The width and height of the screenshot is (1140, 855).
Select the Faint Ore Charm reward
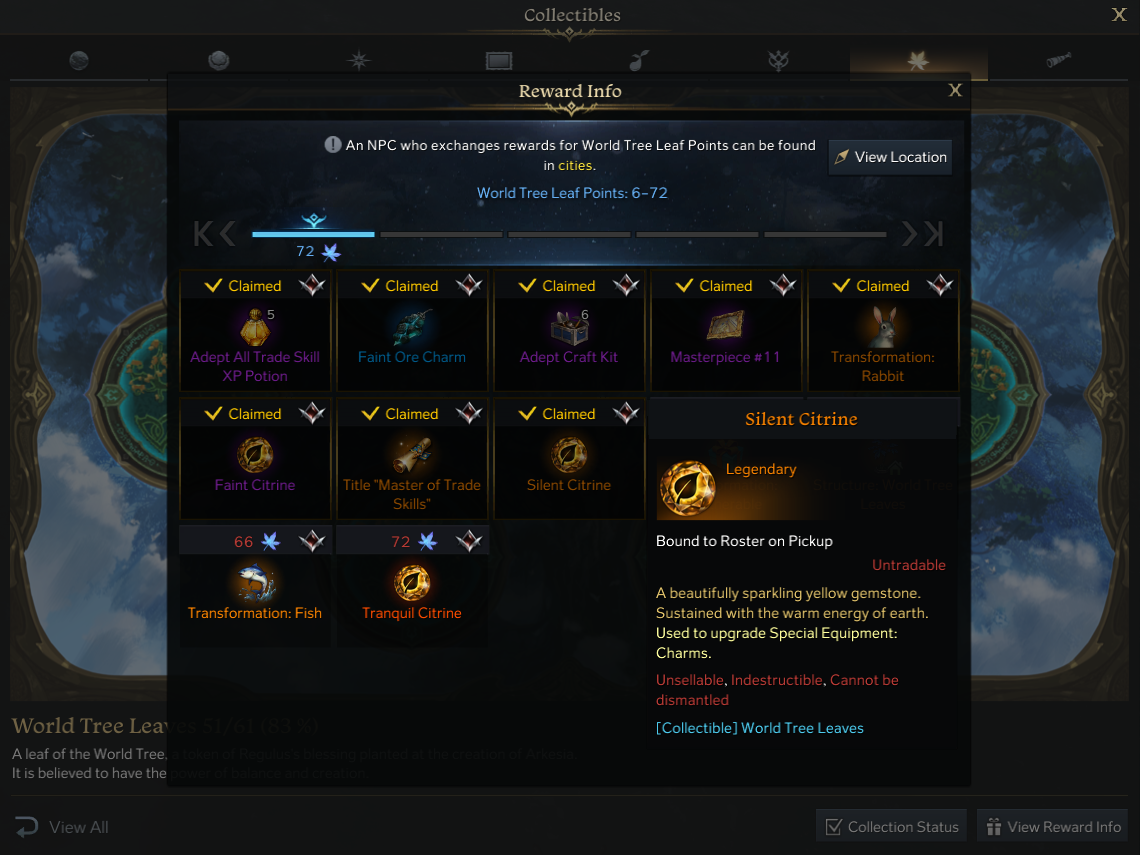[412, 330]
